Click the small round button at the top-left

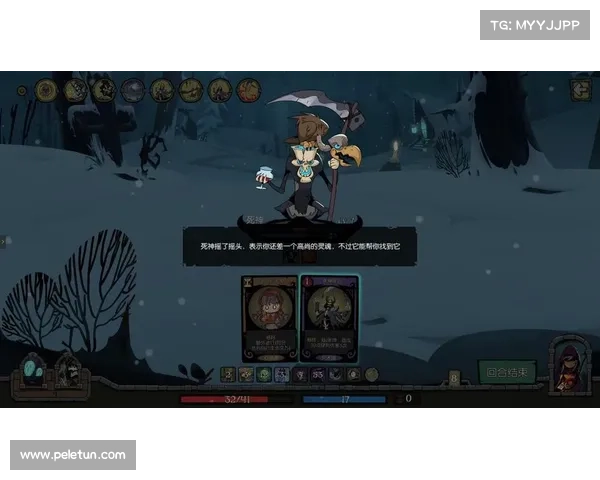pyautogui.click(x=22, y=91)
